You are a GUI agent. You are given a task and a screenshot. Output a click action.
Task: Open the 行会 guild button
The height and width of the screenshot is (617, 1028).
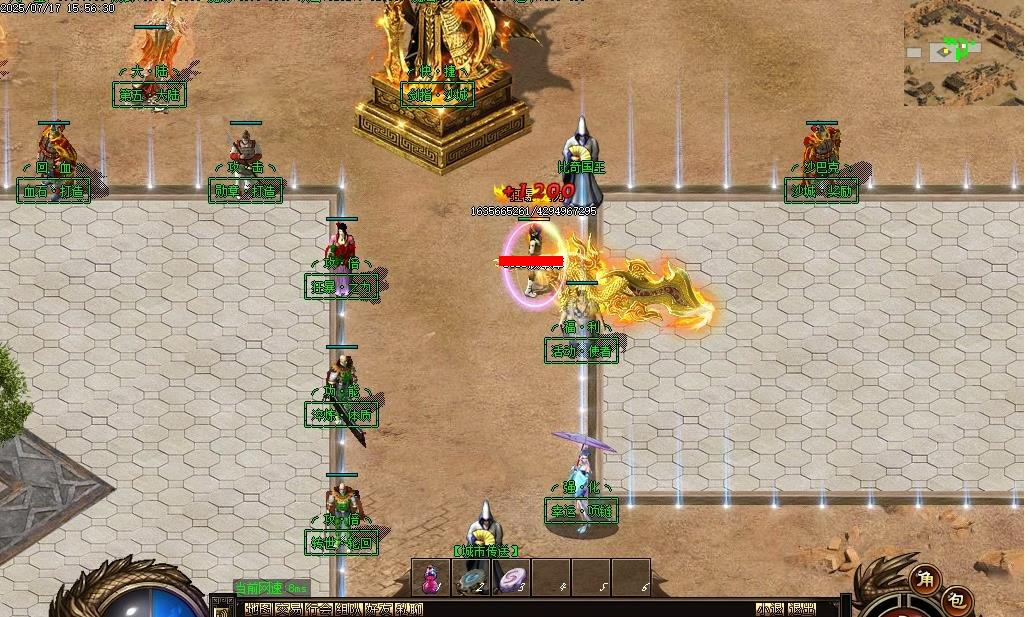[319, 608]
